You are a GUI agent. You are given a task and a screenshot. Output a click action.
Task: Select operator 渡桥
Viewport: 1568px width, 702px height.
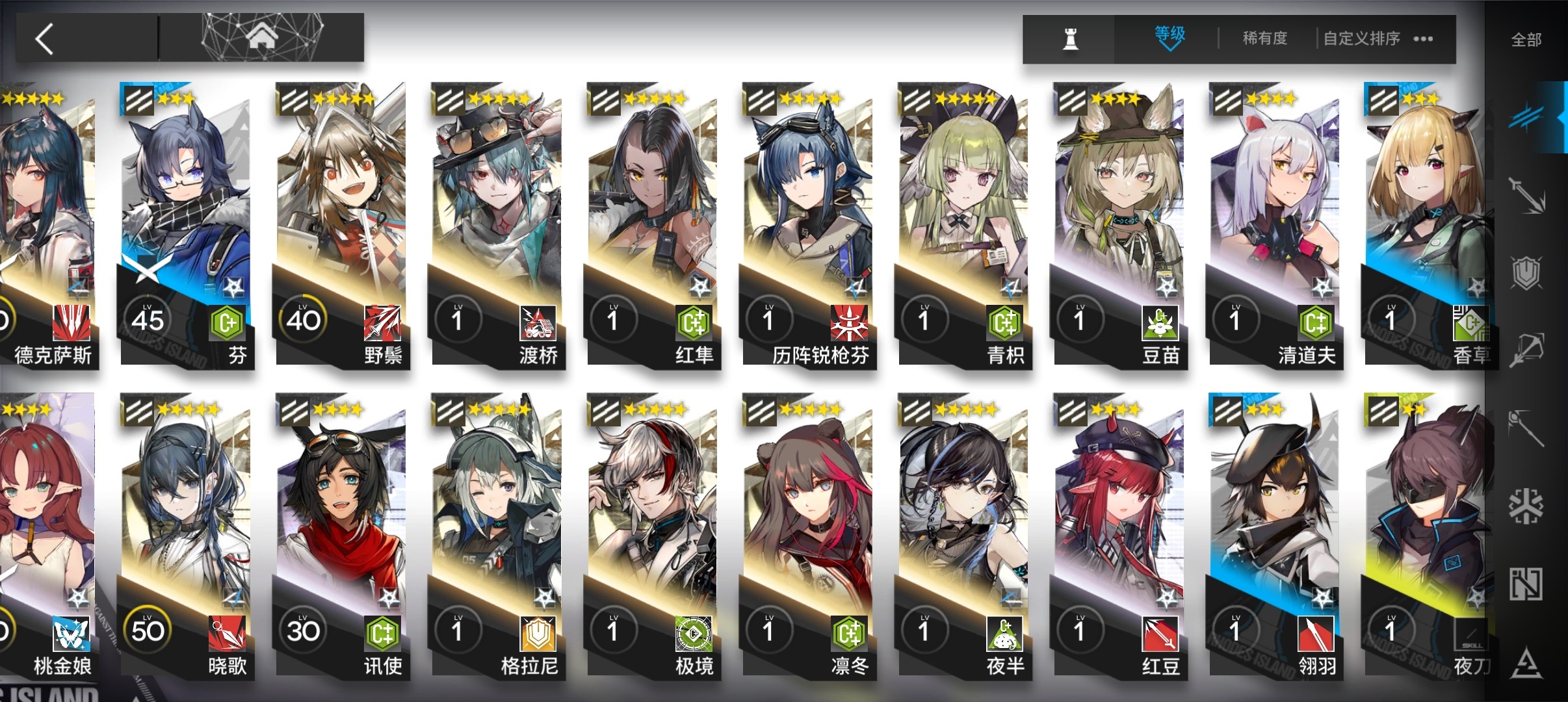coord(497,221)
